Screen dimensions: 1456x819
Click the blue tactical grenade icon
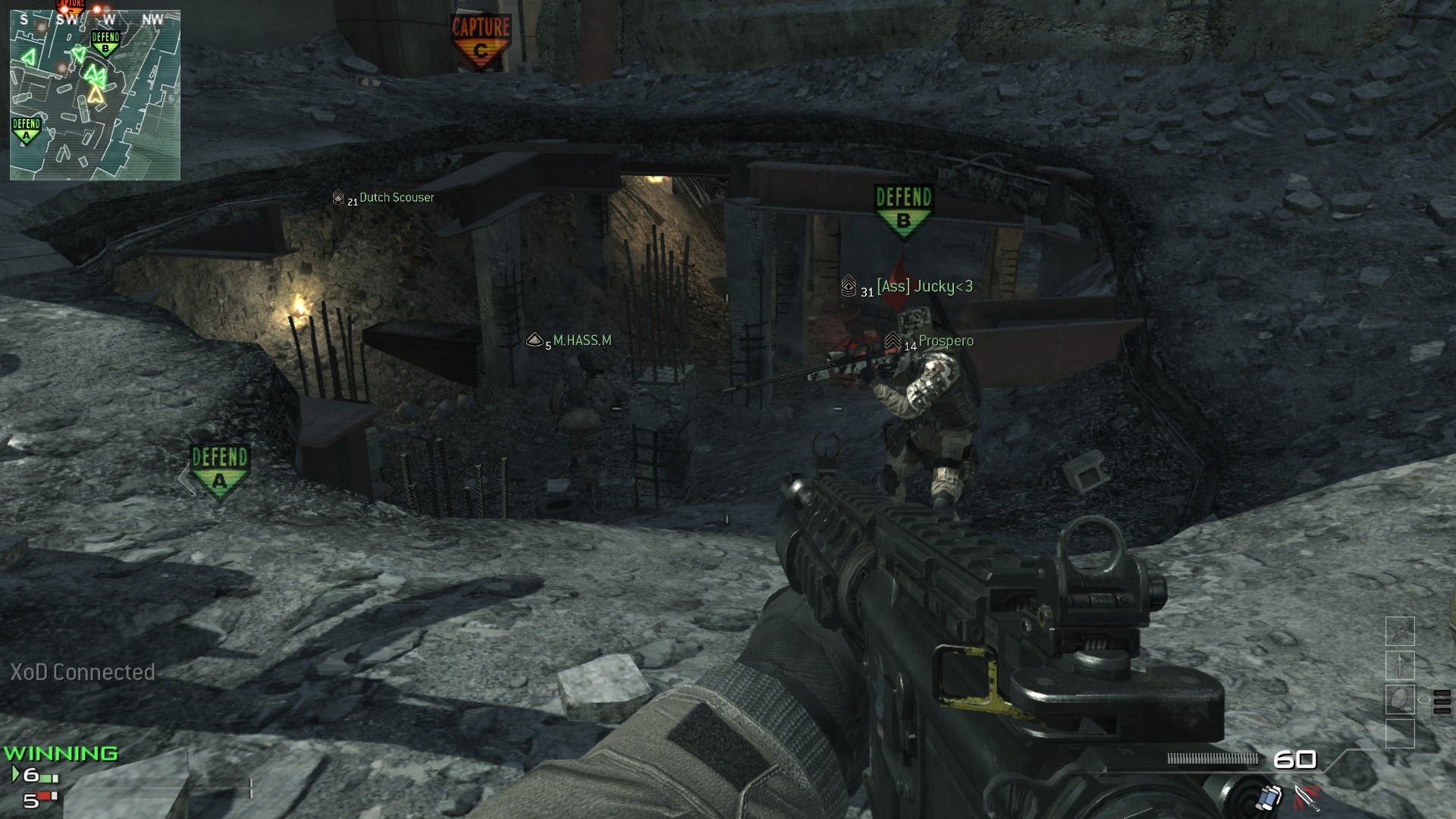coord(1269,798)
